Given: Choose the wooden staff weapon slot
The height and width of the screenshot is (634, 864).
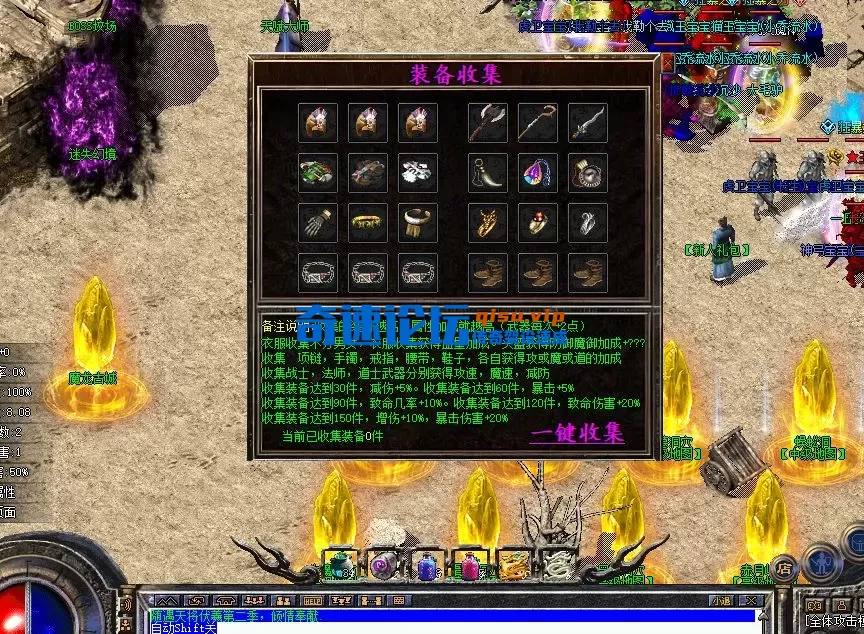Looking at the screenshot, I should click(538, 123).
